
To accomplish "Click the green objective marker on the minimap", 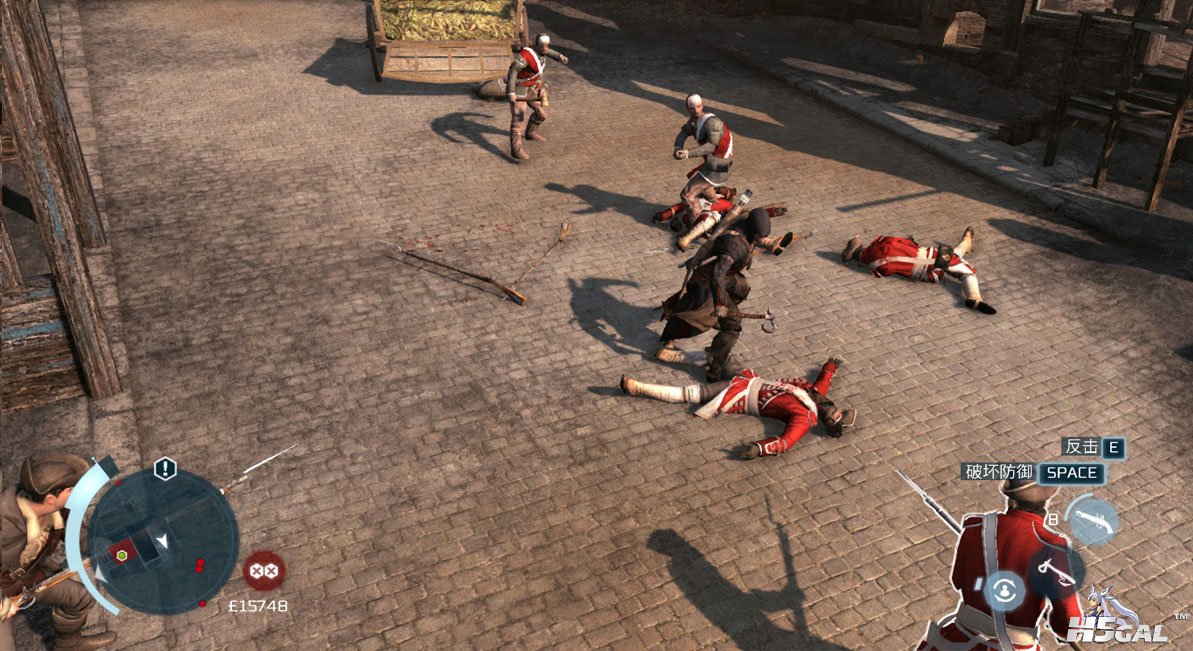I will click(122, 554).
